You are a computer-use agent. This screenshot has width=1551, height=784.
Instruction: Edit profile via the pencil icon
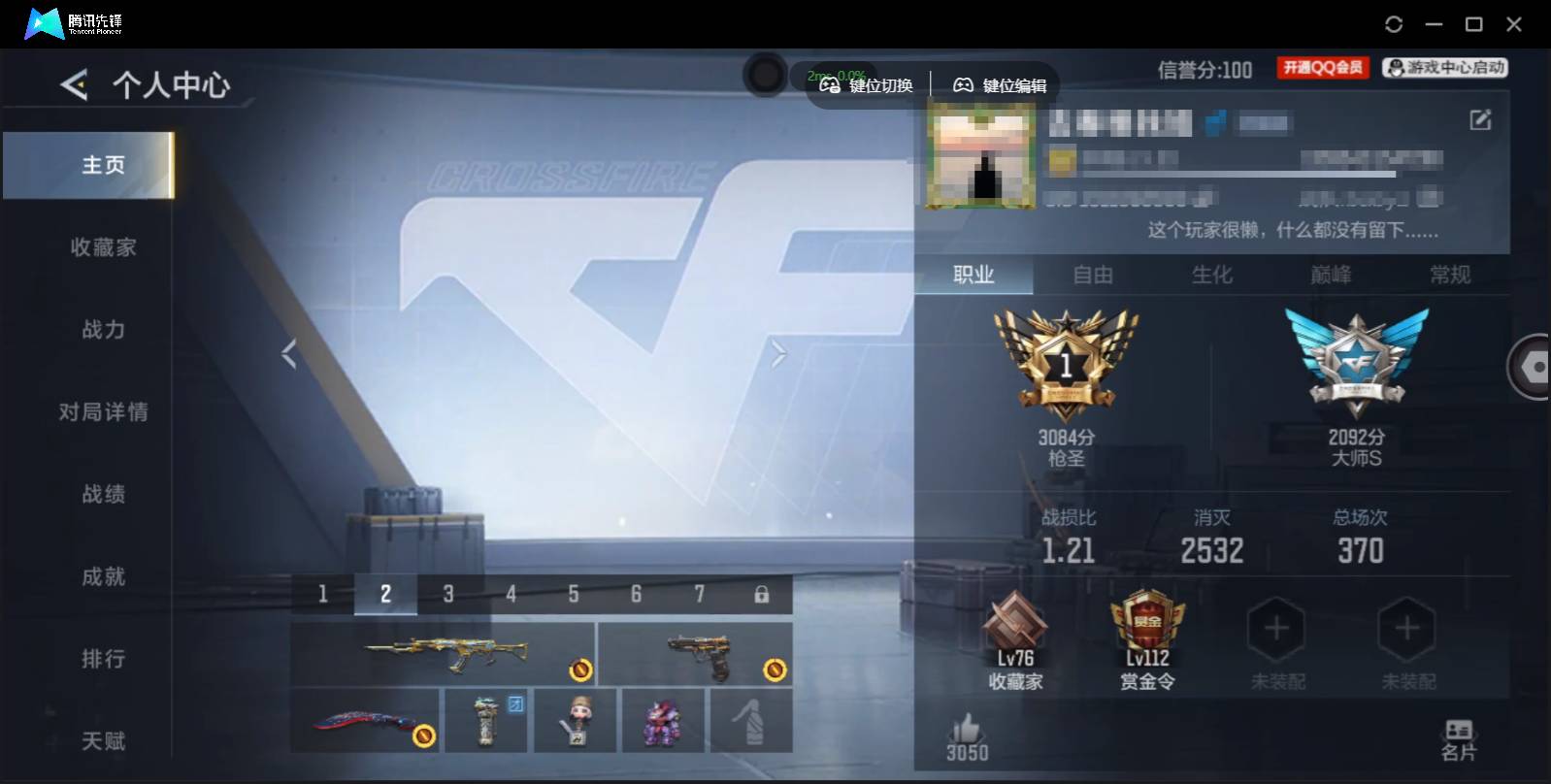[x=1479, y=119]
